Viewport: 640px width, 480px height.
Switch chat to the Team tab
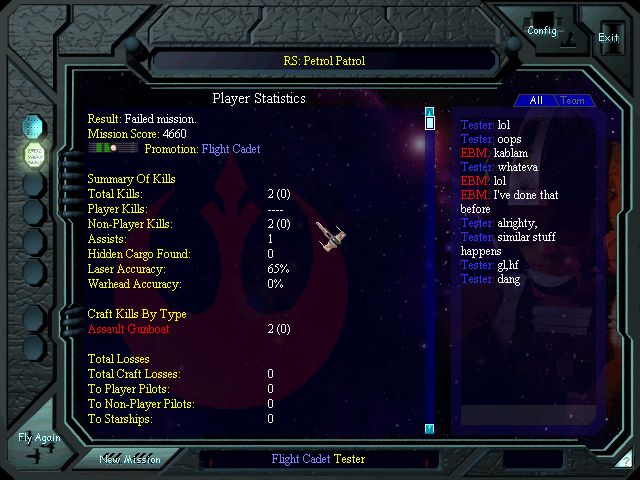pyautogui.click(x=573, y=101)
